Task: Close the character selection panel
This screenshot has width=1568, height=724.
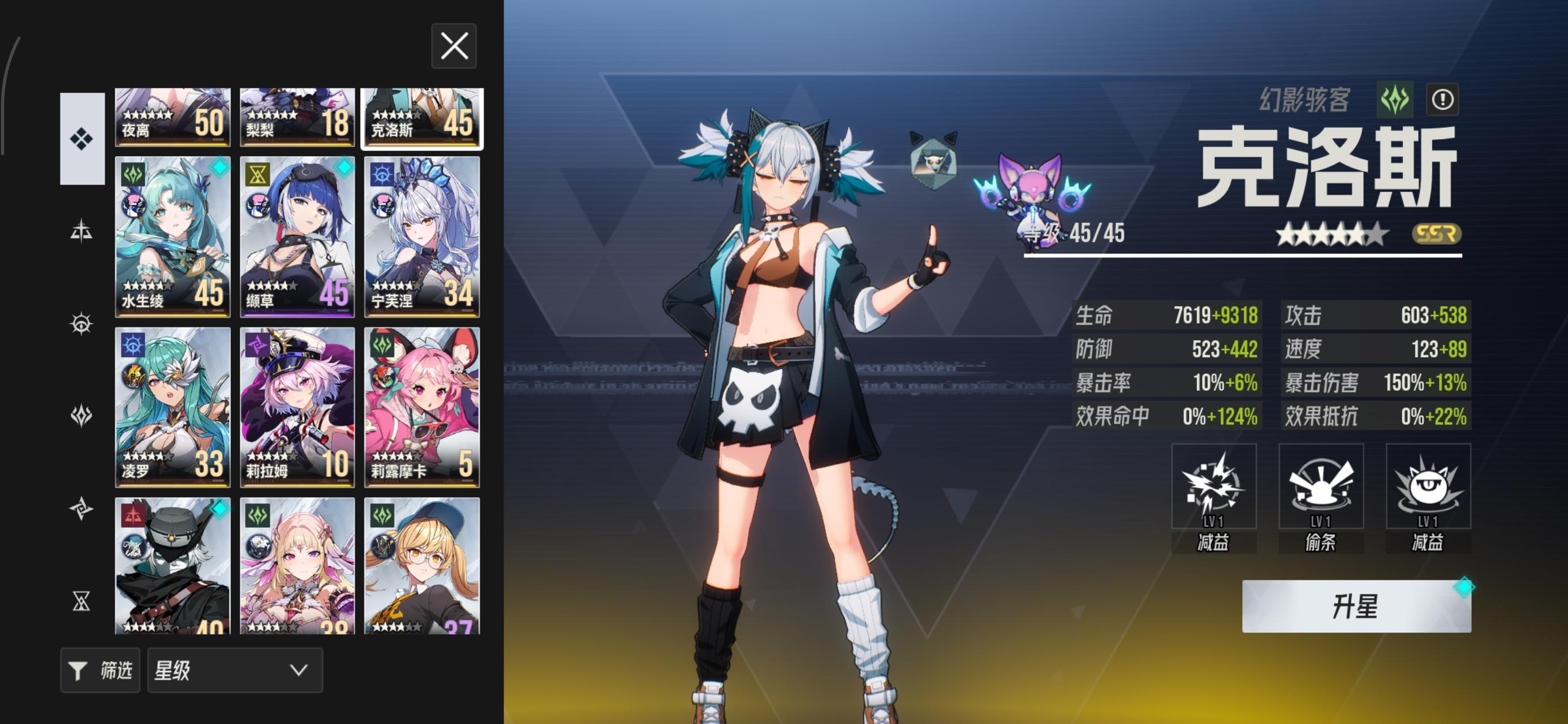Action: [x=454, y=46]
